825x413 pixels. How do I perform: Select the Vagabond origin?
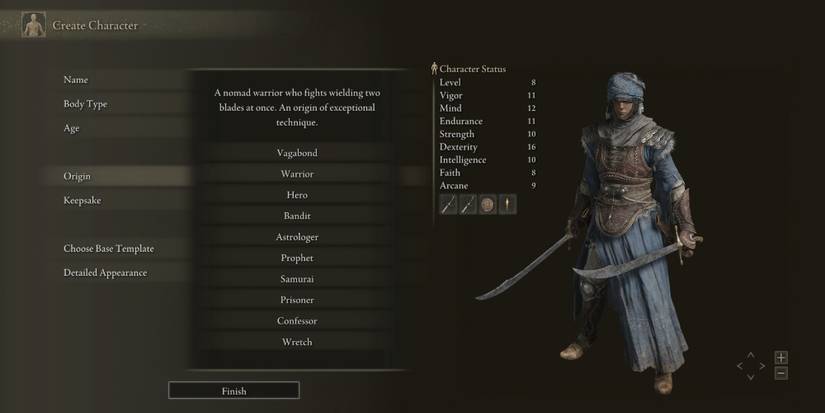(296, 153)
